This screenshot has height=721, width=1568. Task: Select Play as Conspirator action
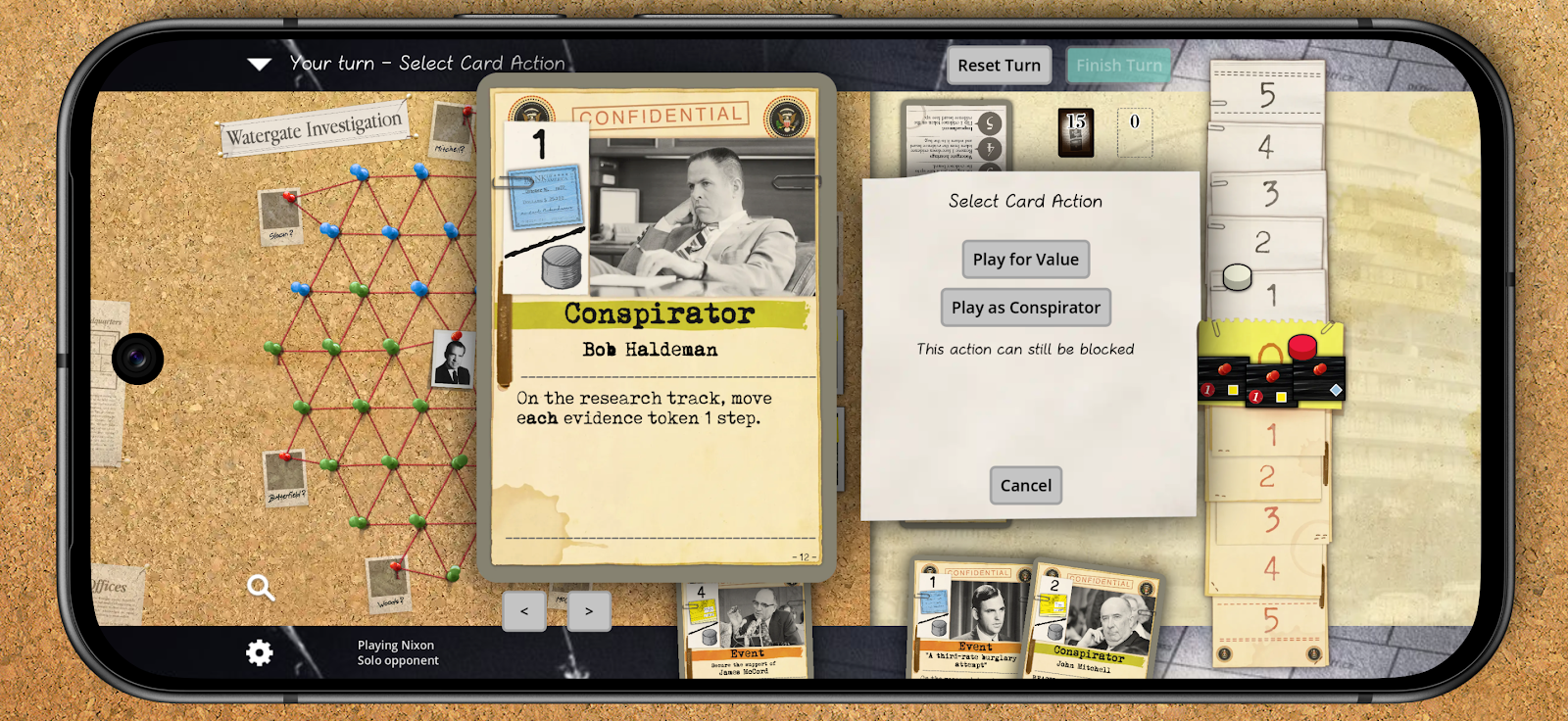1025,308
